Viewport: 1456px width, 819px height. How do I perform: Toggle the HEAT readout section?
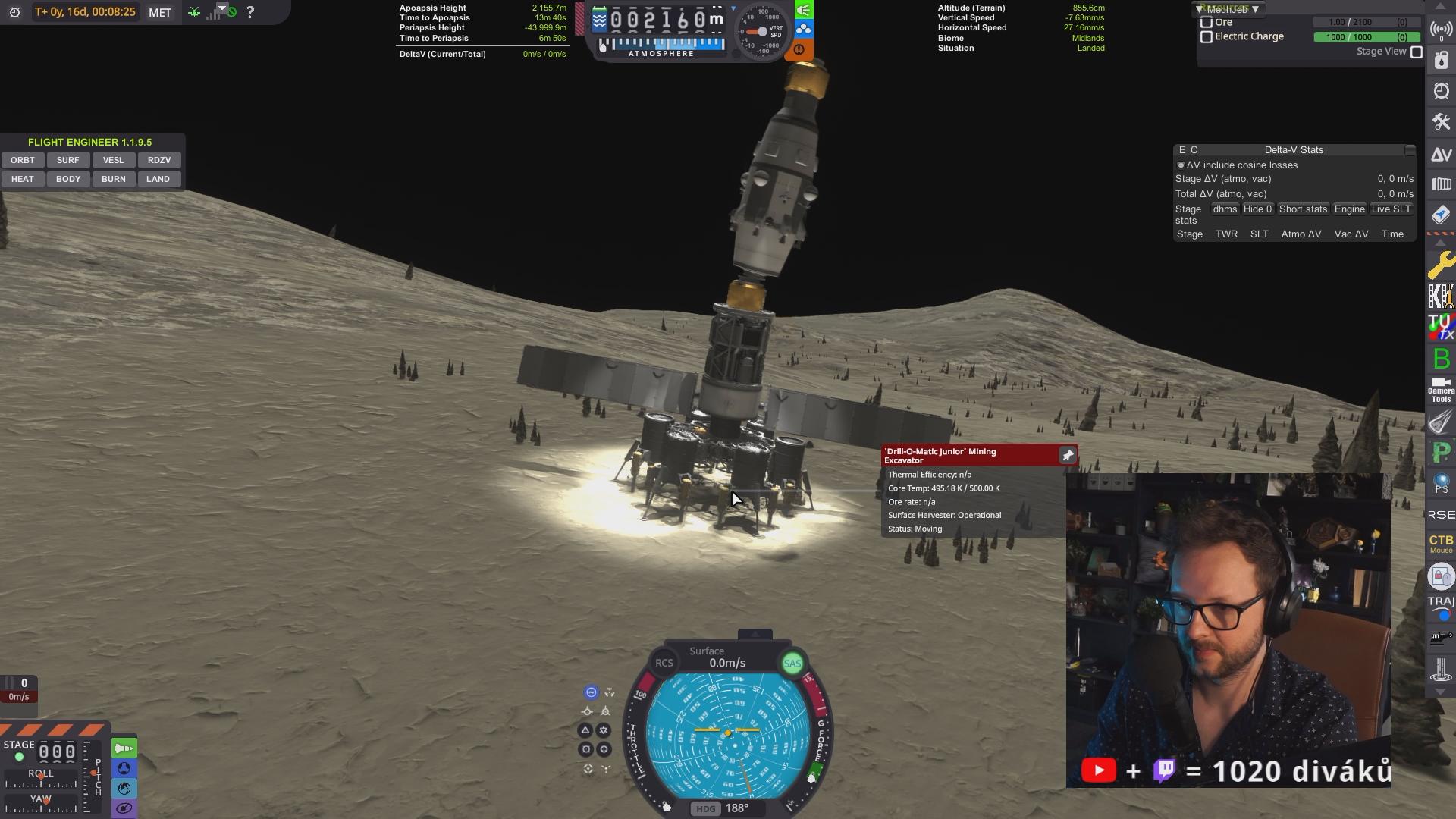(23, 179)
